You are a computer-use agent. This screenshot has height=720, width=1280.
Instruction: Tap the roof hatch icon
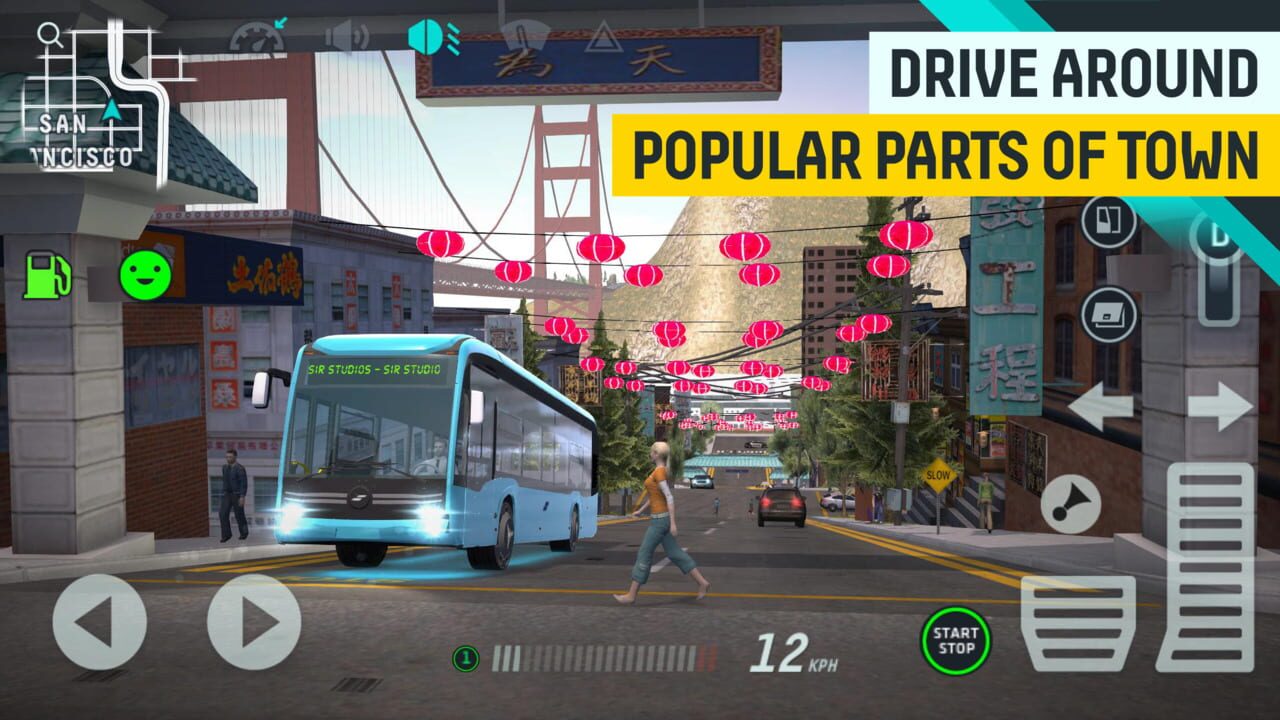[1107, 315]
